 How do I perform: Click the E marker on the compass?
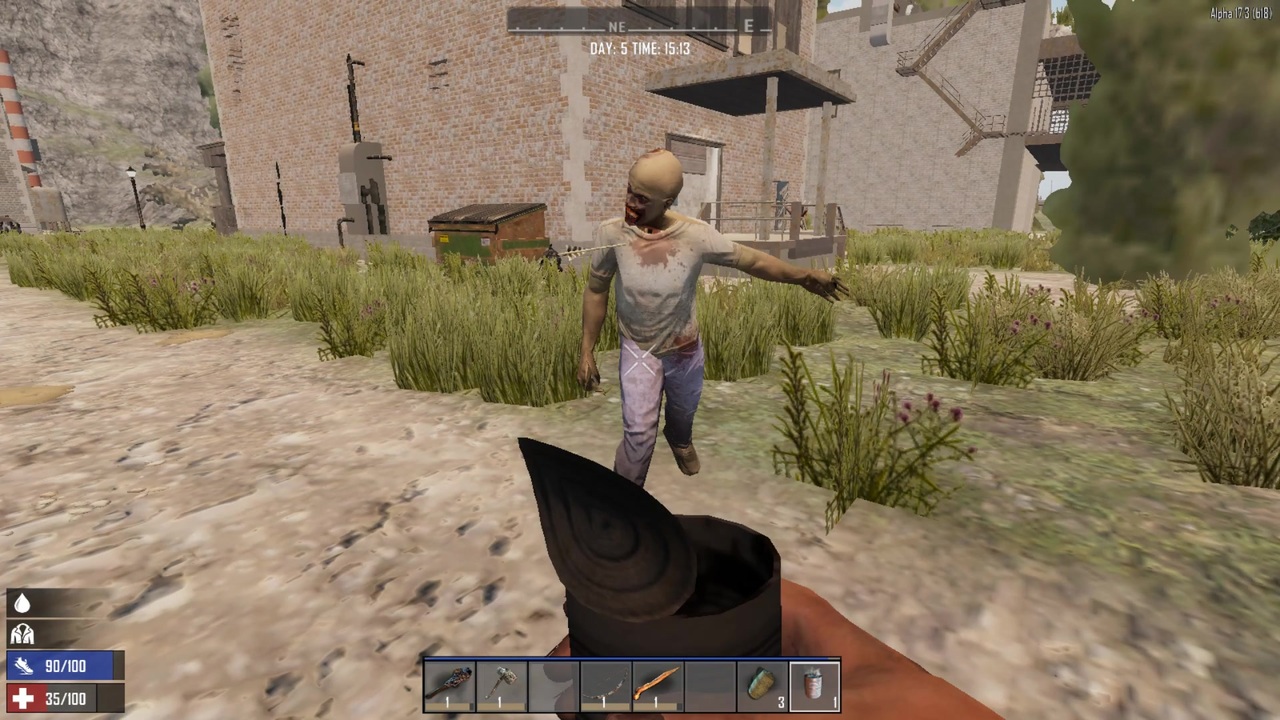point(748,28)
